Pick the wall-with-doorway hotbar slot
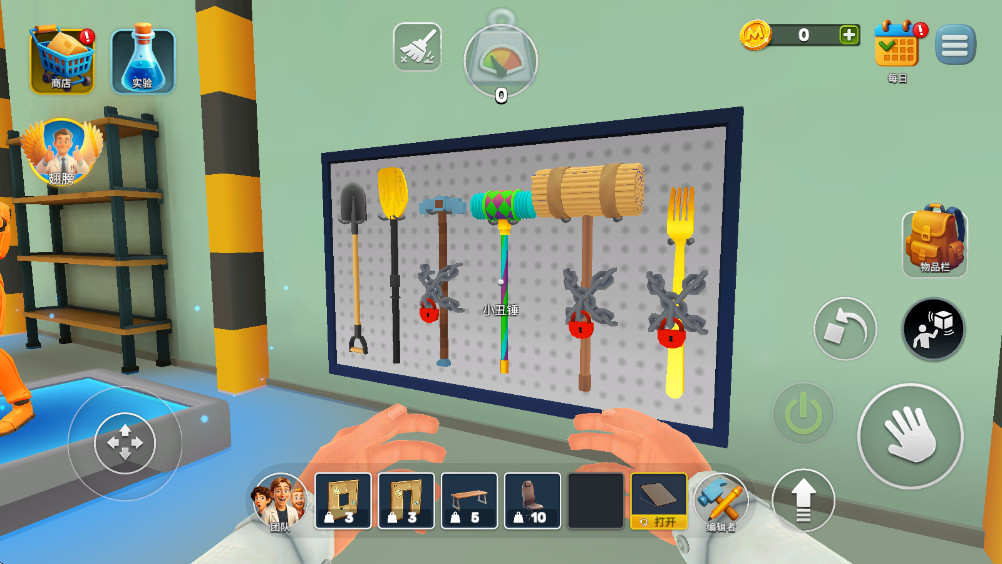This screenshot has width=1002, height=564. point(406,500)
